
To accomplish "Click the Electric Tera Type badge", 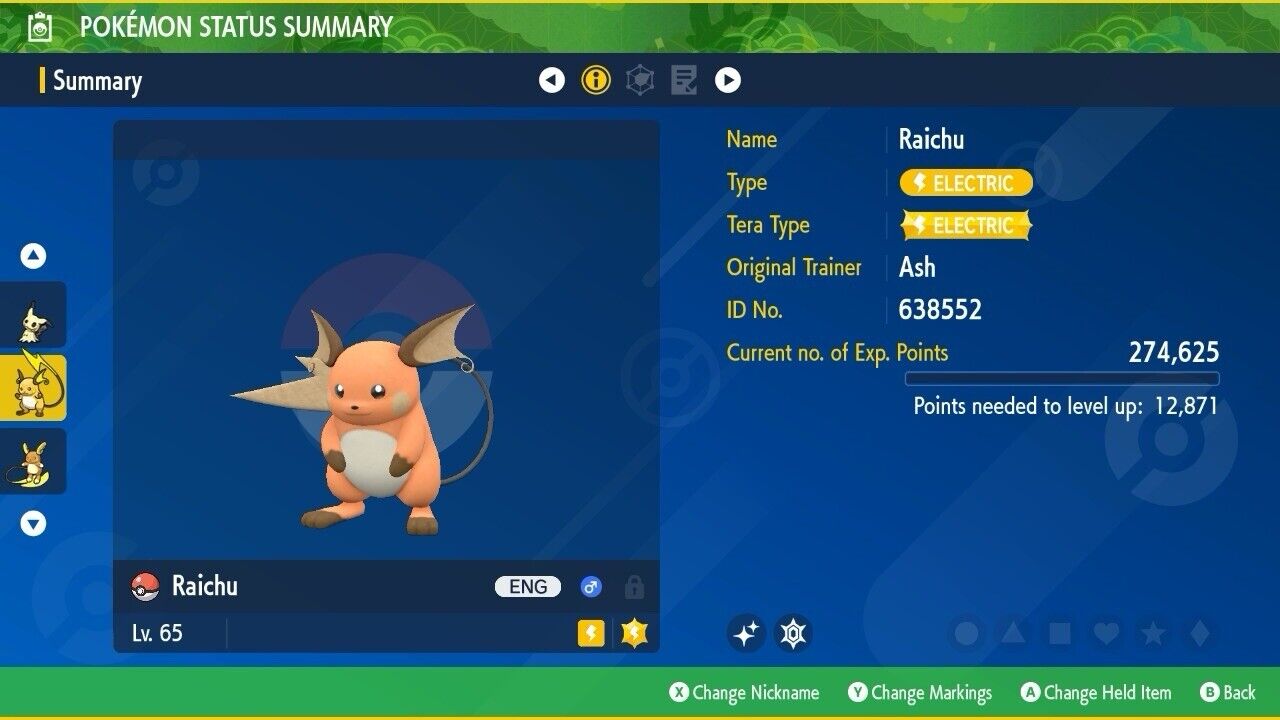I will click(966, 225).
